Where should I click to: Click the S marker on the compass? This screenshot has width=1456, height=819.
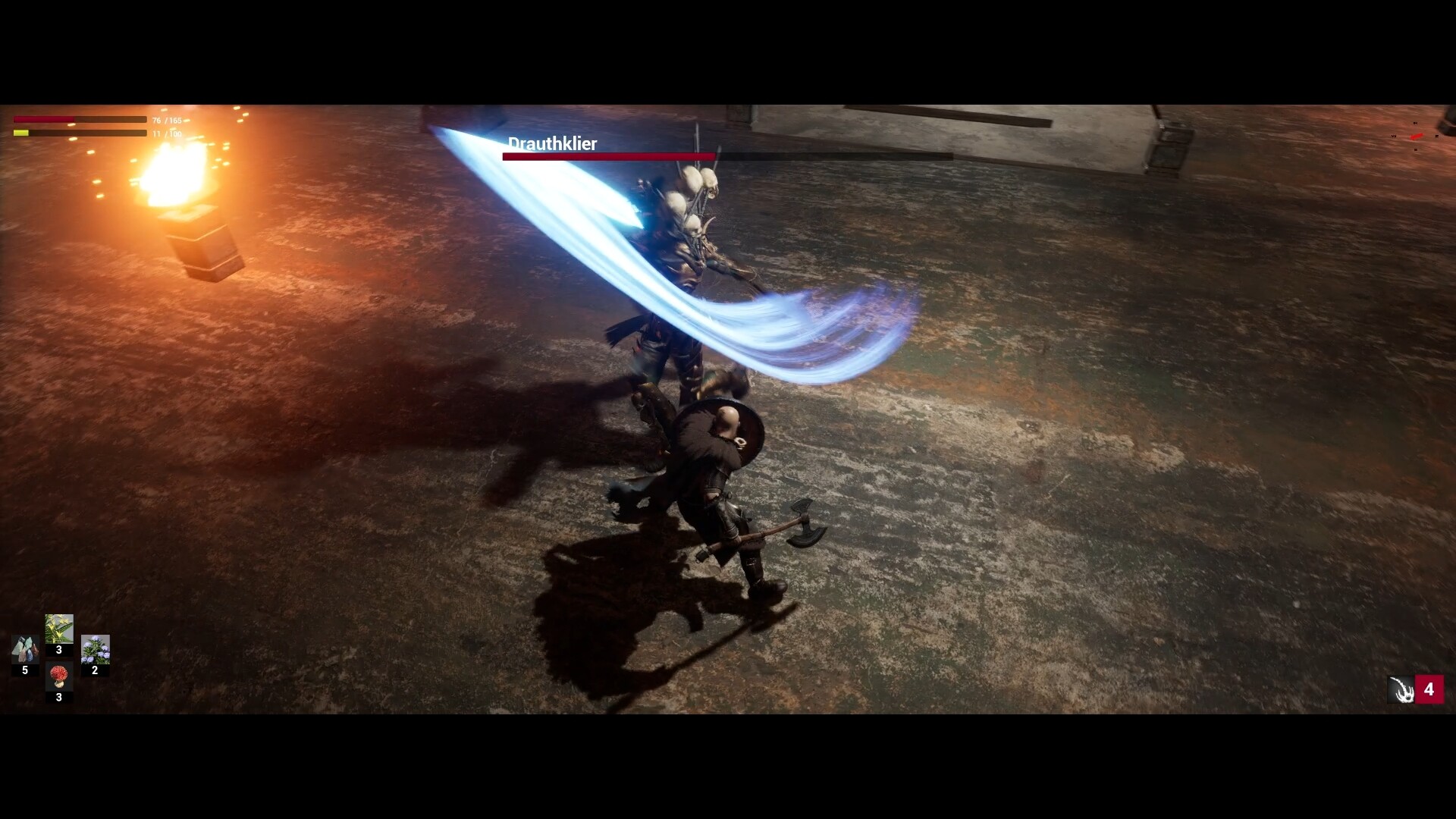coord(1416,149)
